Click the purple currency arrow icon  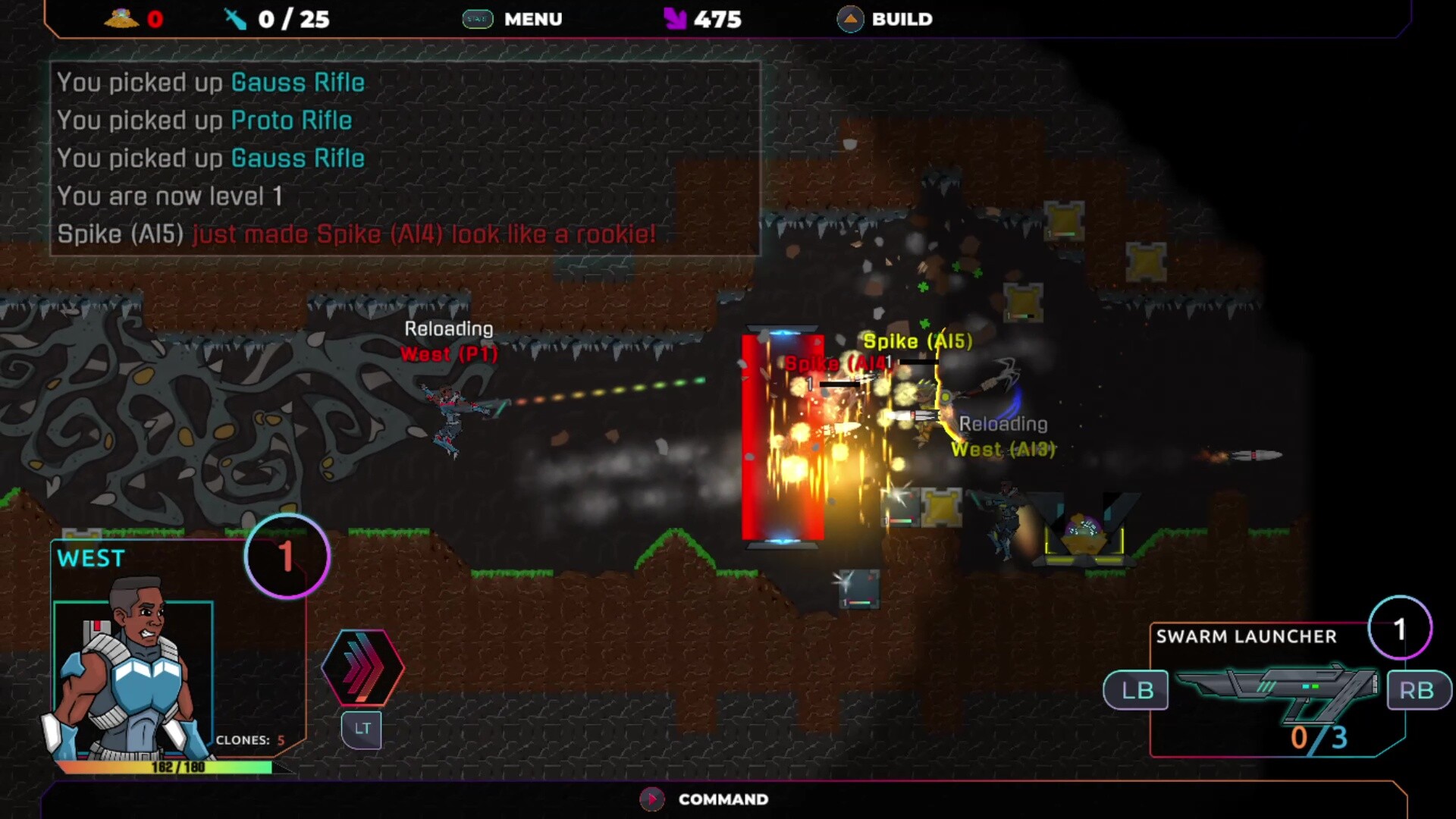(x=673, y=18)
